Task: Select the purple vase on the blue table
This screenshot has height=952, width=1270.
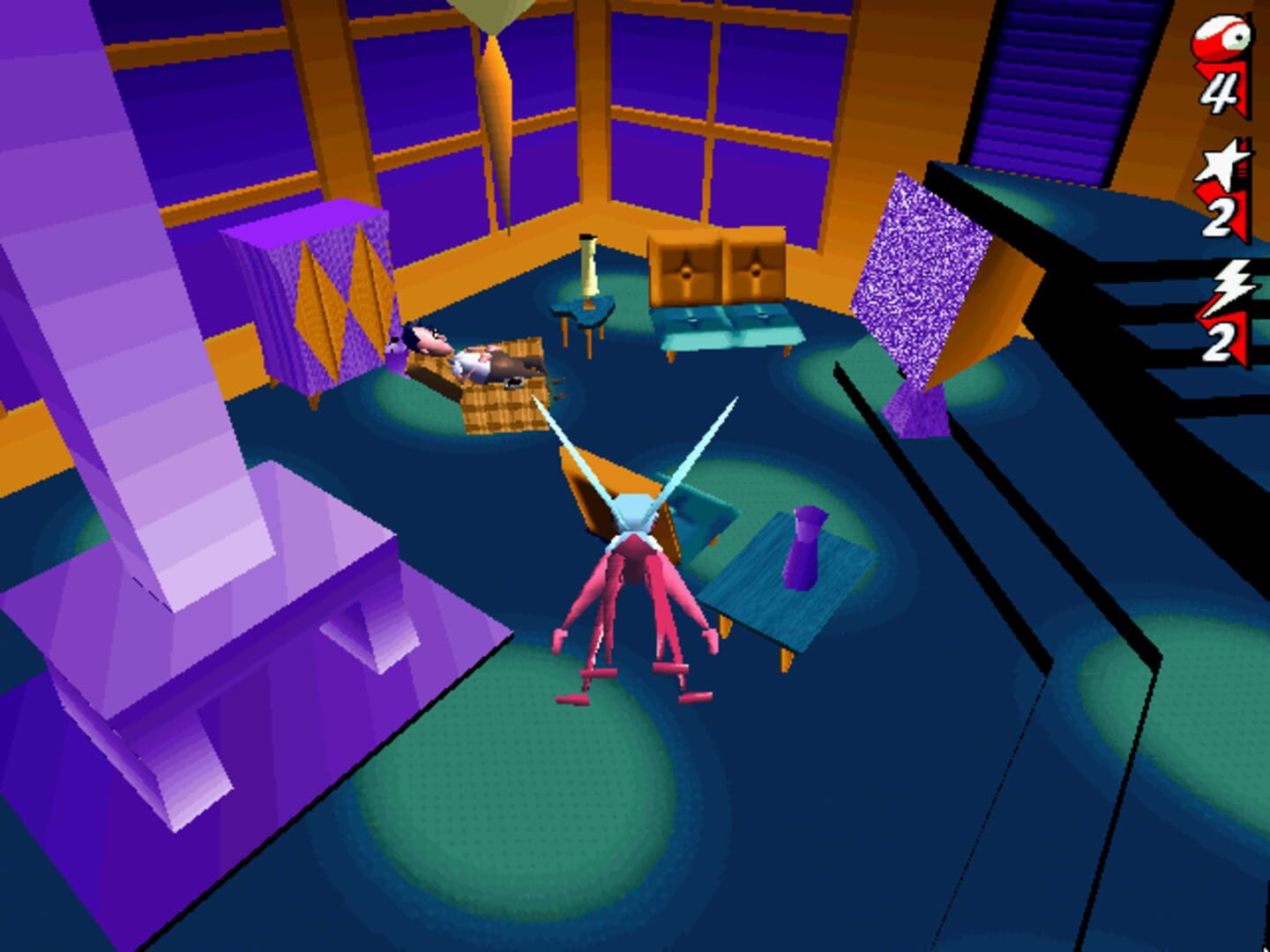Action: point(803,547)
